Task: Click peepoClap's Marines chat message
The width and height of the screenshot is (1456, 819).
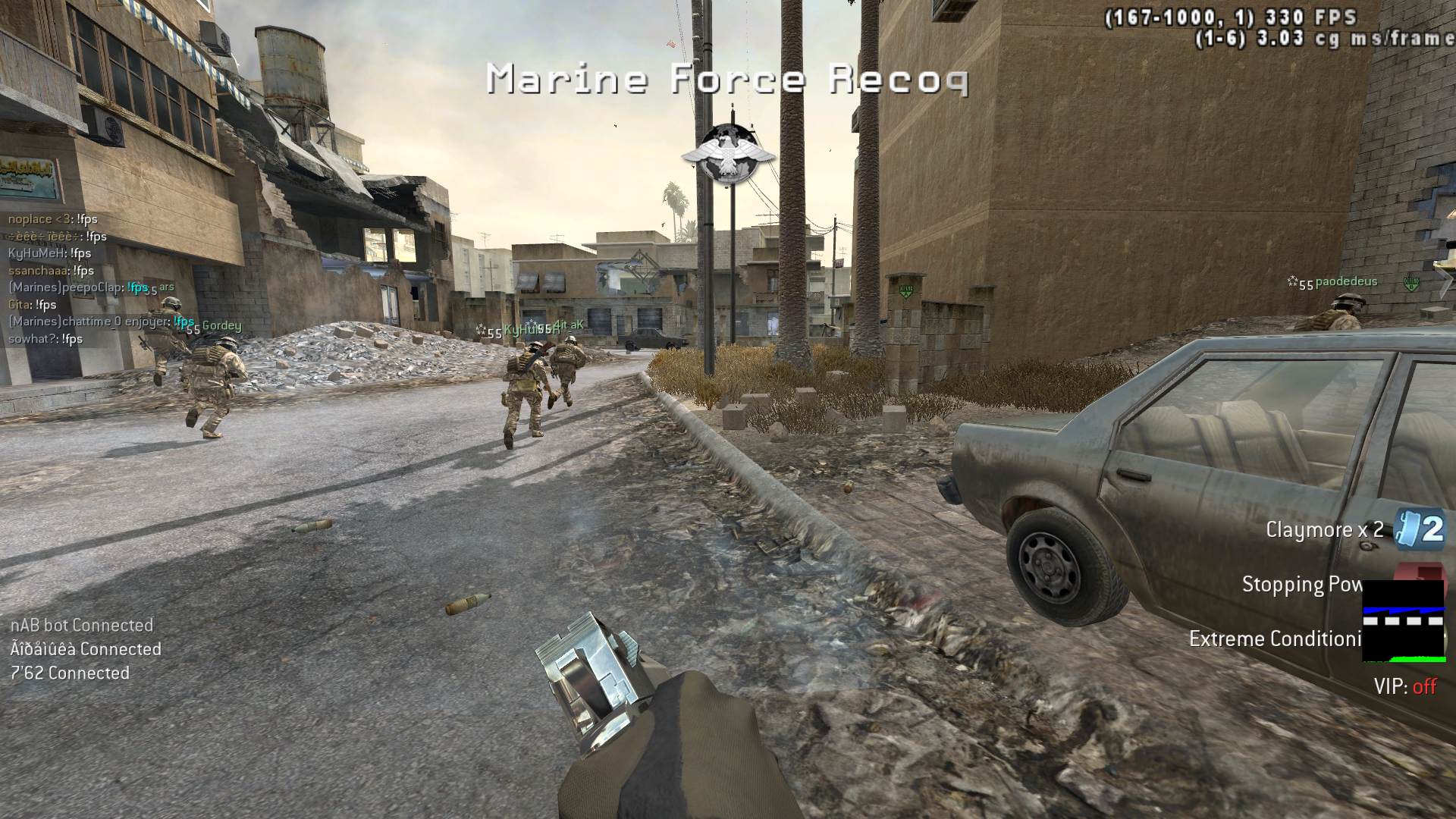Action: 78,287
